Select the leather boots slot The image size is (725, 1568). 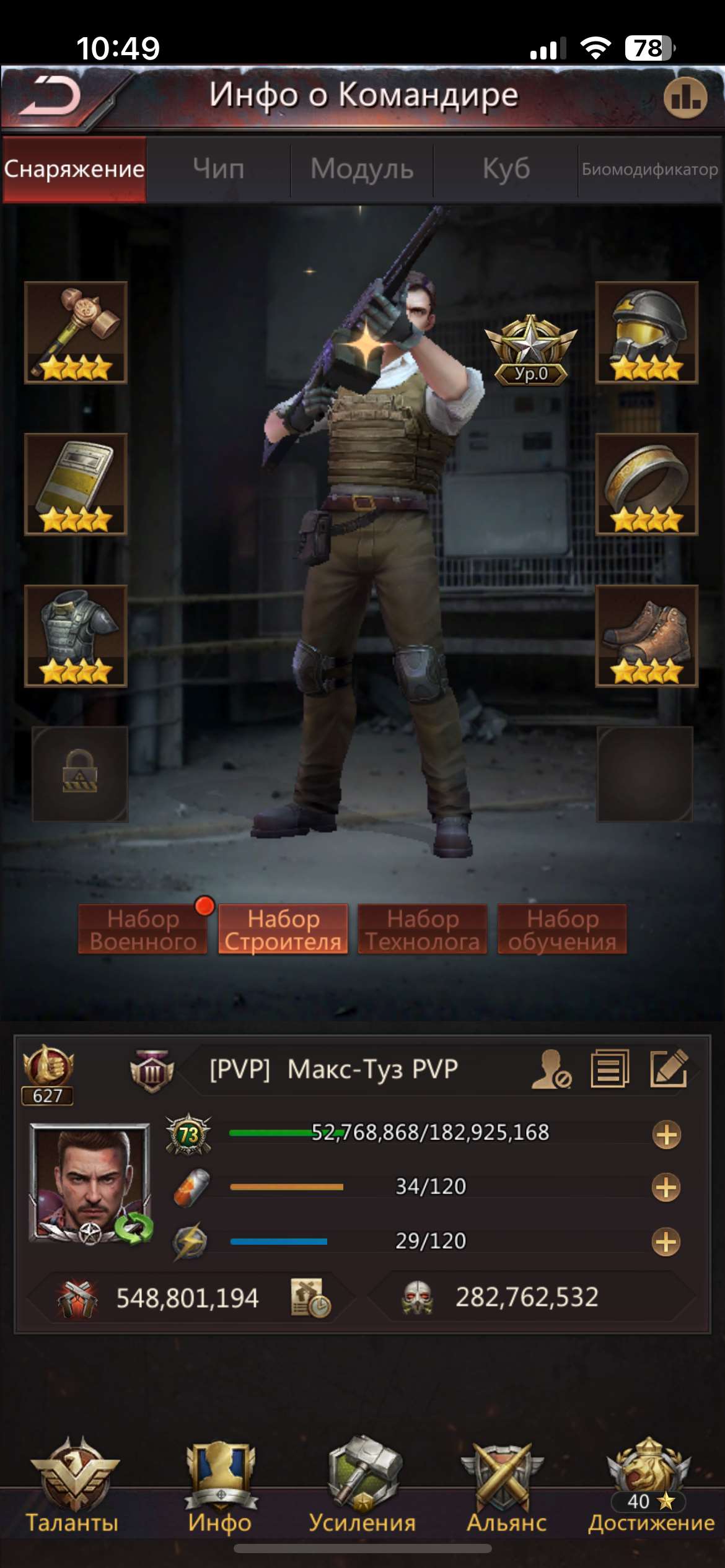coord(646,636)
